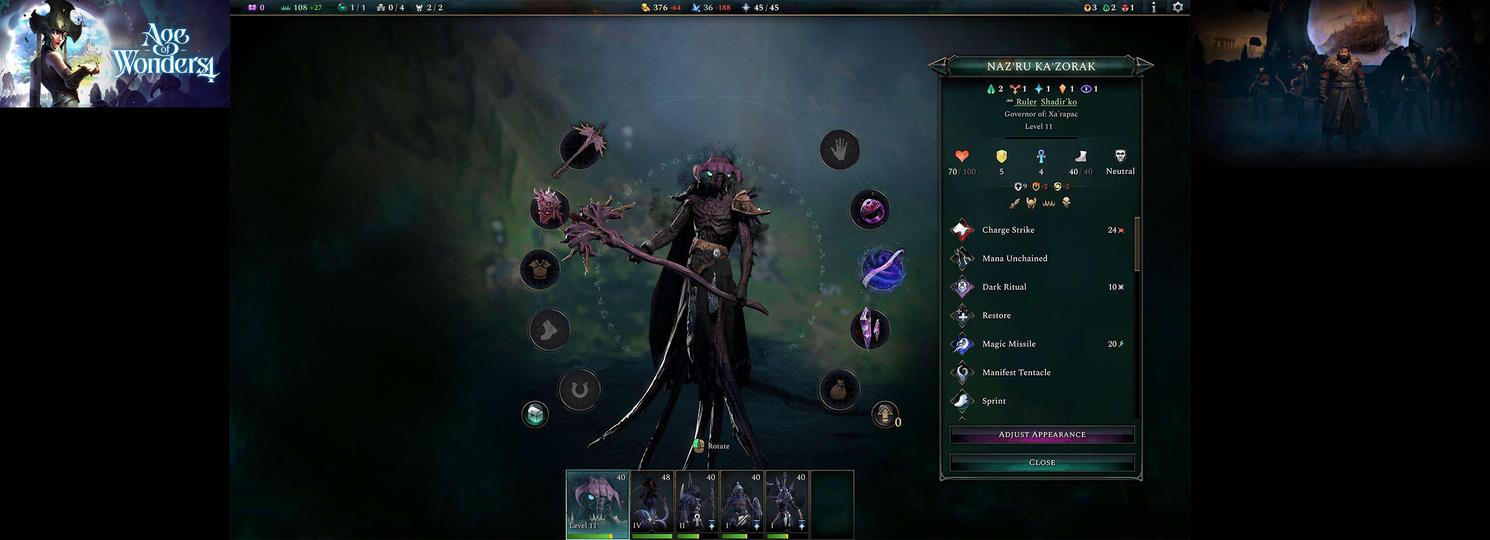Screen dimensions: 1490x540
Task: Select the equipped spiked staff weapon slot
Action: point(581,150)
